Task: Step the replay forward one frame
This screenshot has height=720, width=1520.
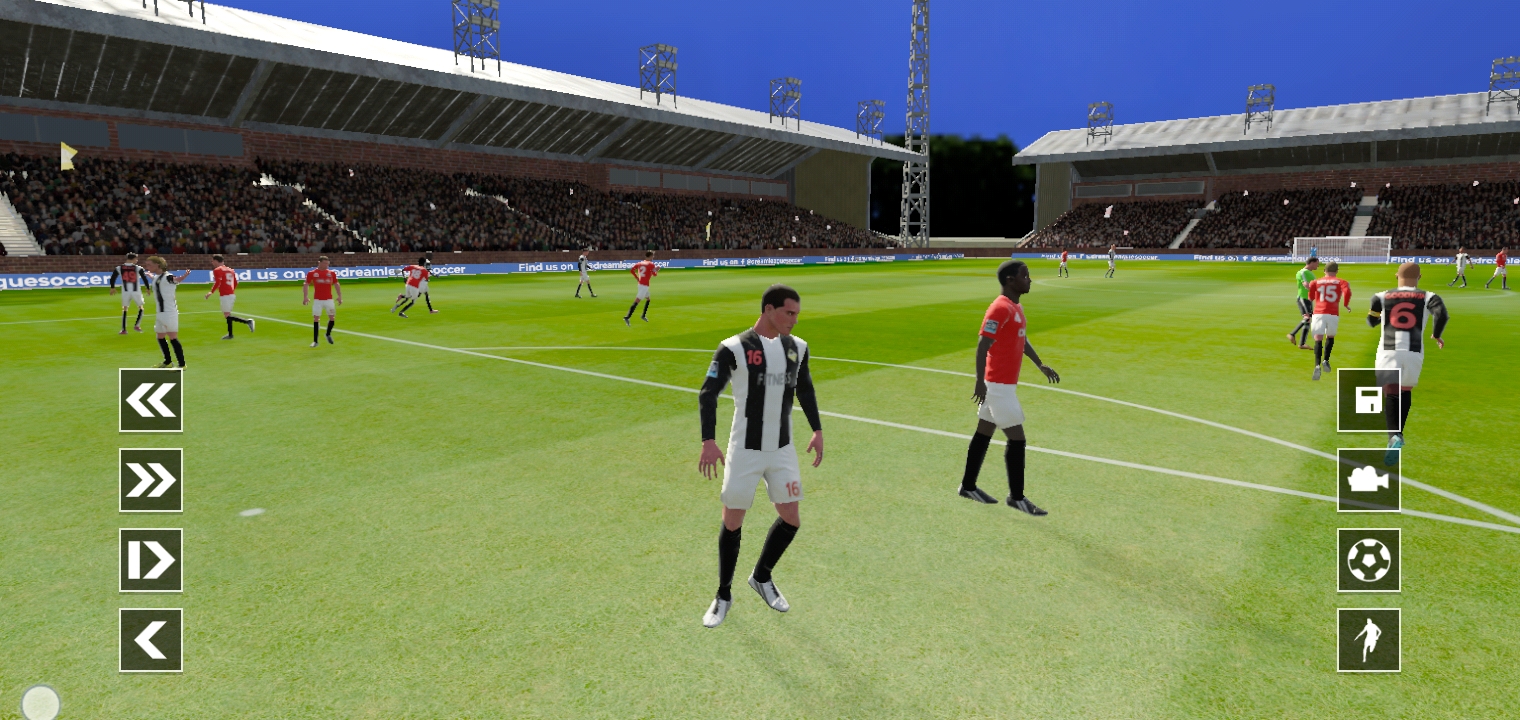Action: (x=151, y=560)
